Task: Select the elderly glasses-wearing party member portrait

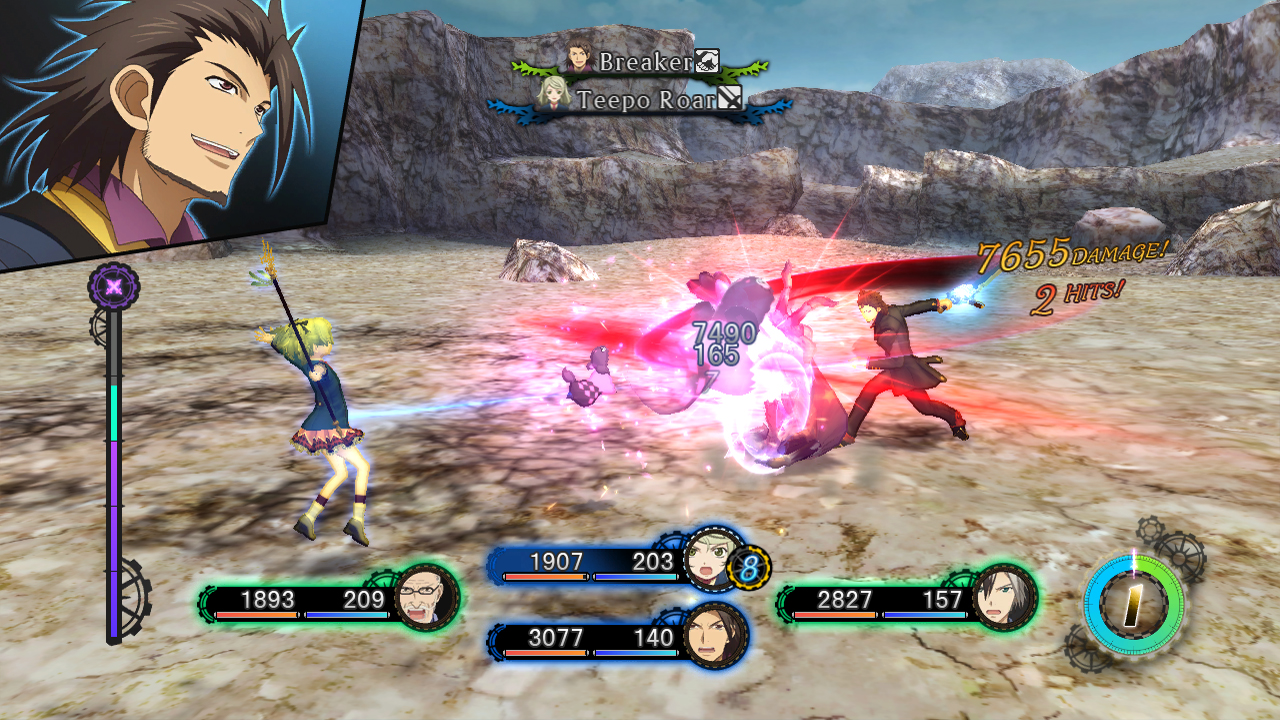Action: click(427, 599)
